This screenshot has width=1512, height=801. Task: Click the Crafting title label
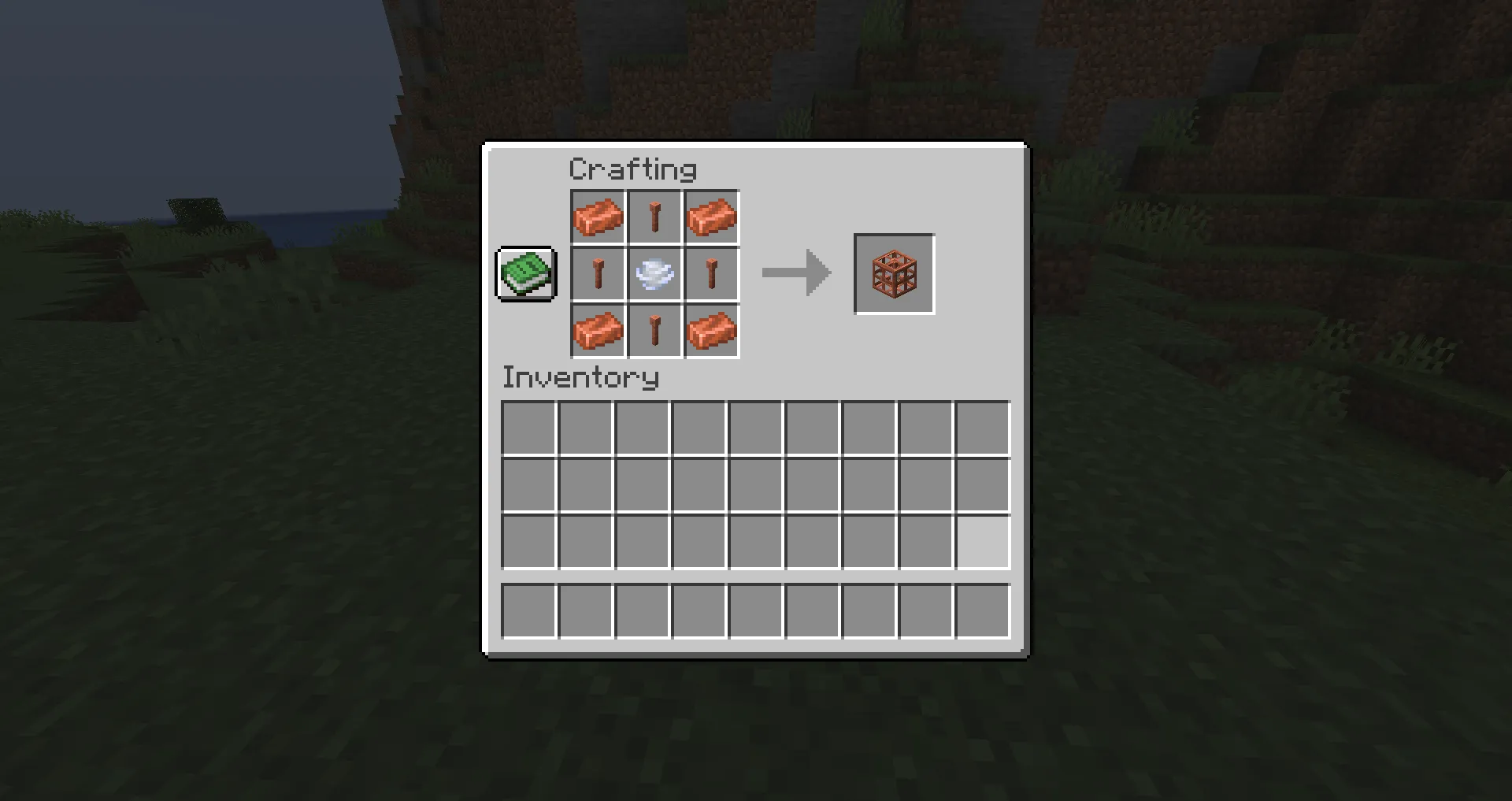click(x=632, y=168)
